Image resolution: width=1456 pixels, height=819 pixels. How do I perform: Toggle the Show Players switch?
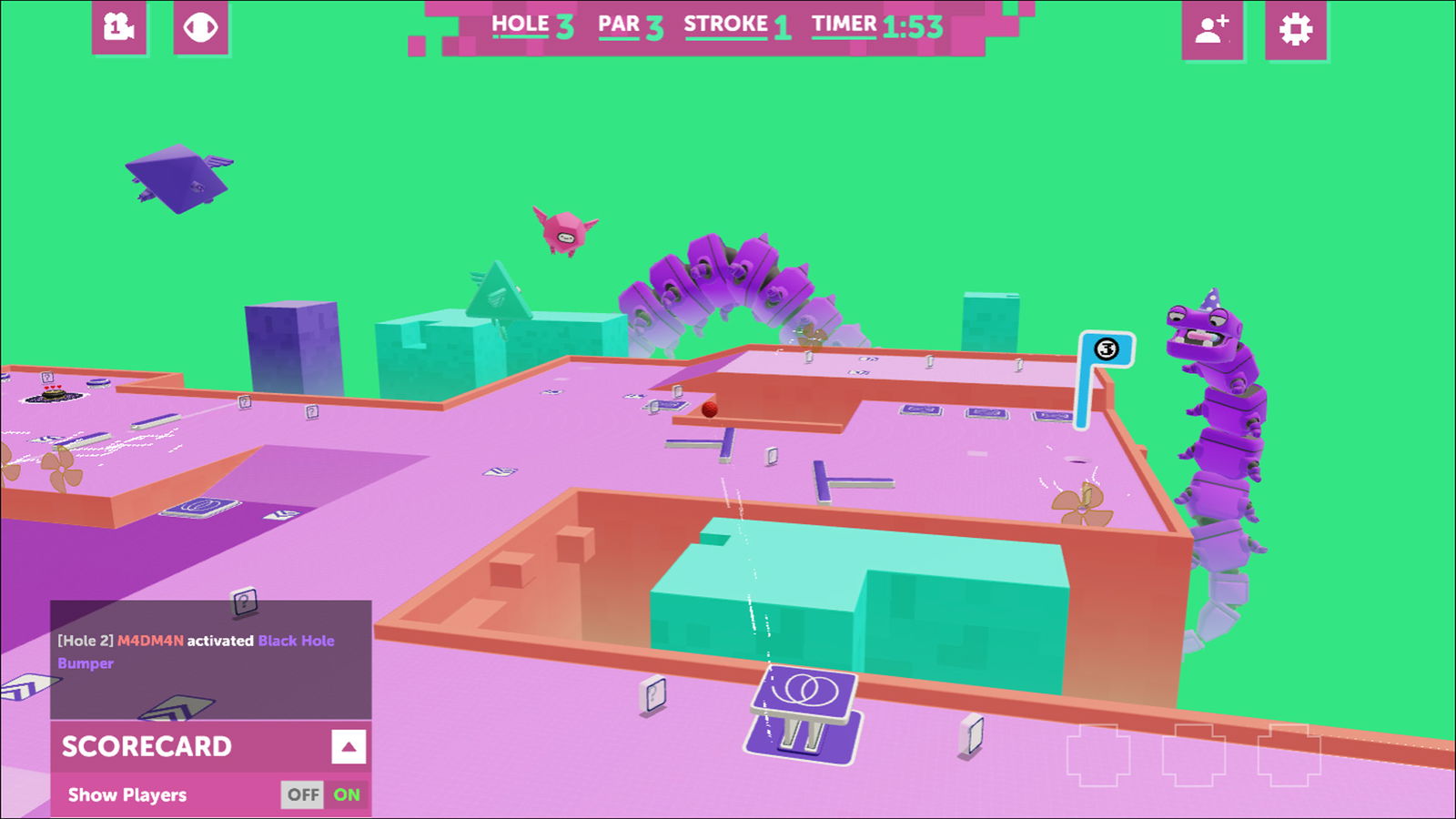pyautogui.click(x=324, y=794)
